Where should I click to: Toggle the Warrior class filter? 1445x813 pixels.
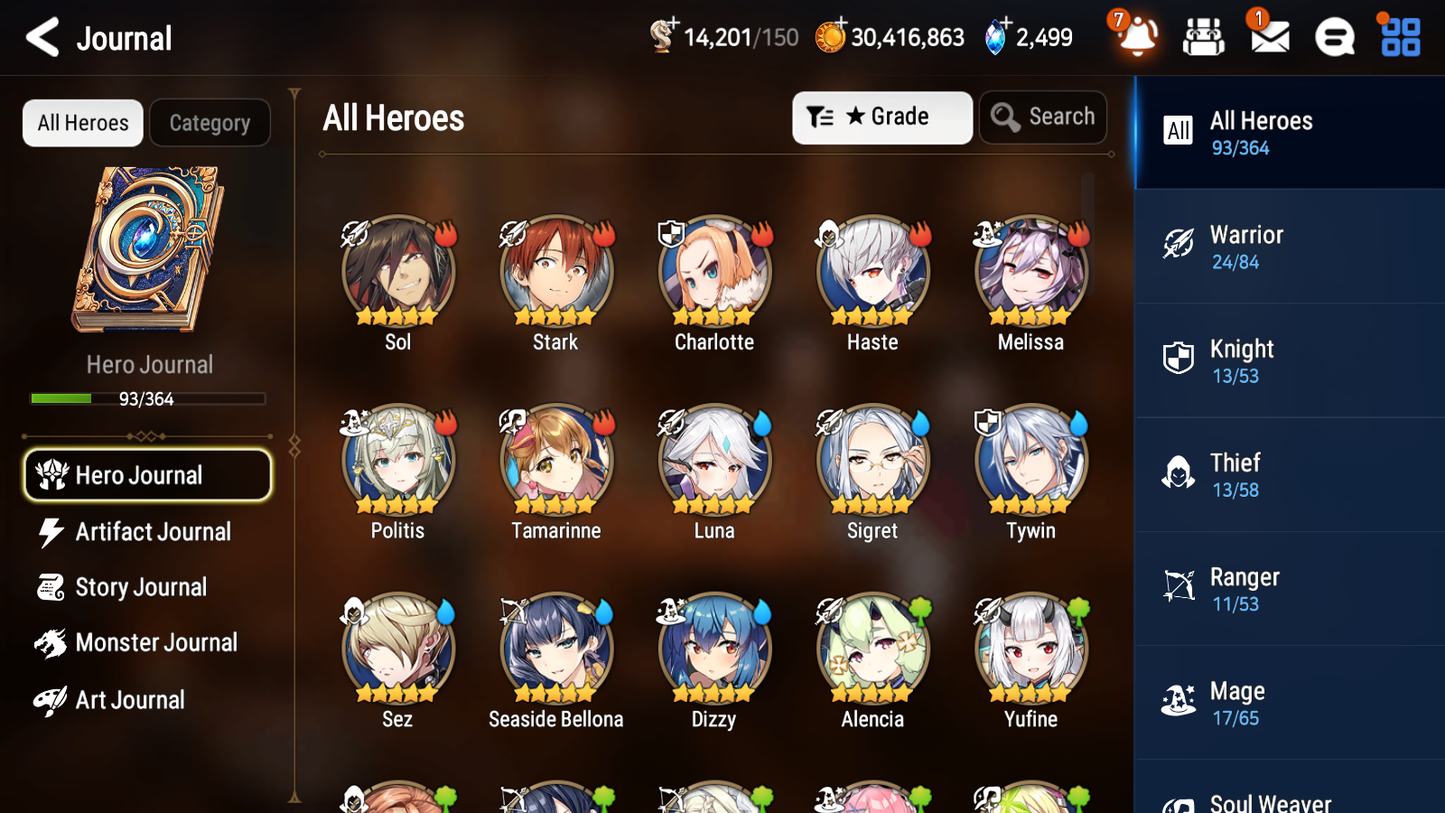point(1289,246)
